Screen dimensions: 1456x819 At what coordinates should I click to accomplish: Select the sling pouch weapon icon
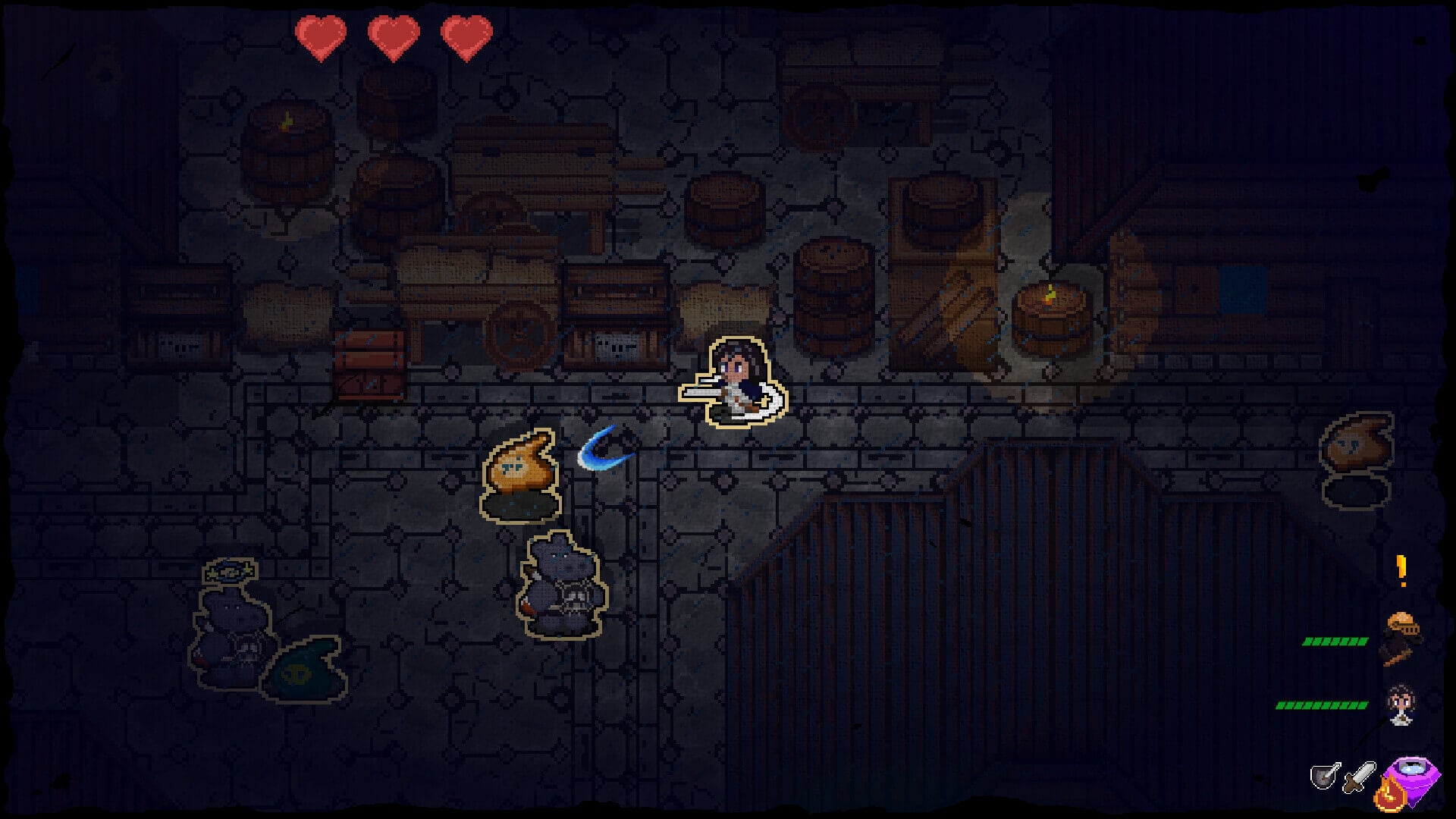click(x=1325, y=775)
